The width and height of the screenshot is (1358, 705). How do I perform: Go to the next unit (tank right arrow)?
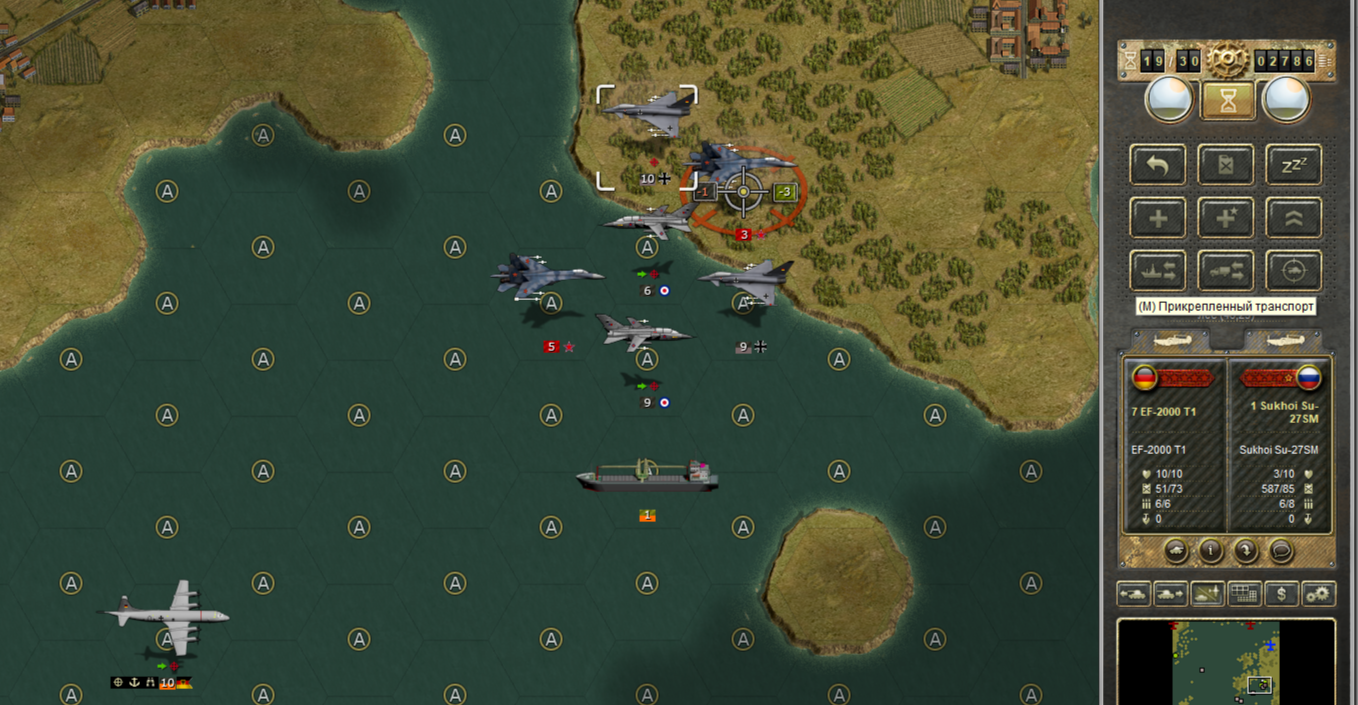tap(1170, 594)
